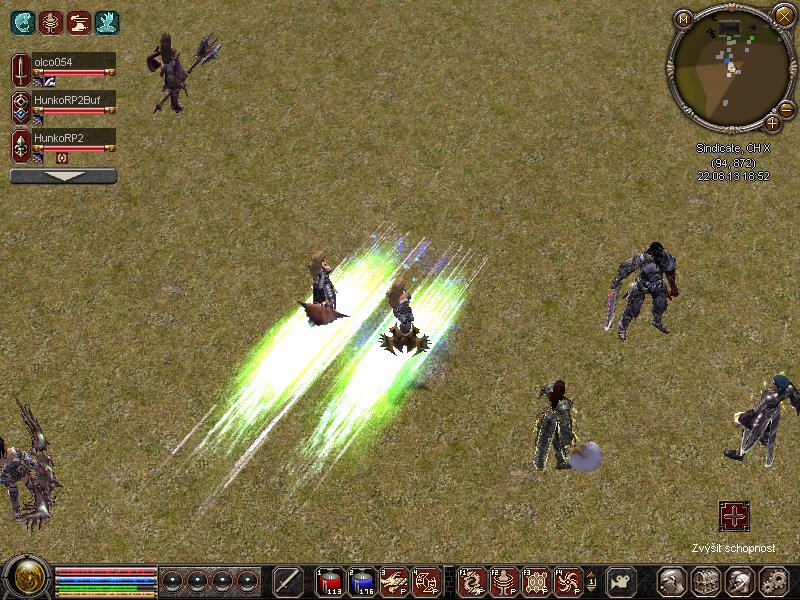Click the red whirlwind buff icon

click(50, 22)
